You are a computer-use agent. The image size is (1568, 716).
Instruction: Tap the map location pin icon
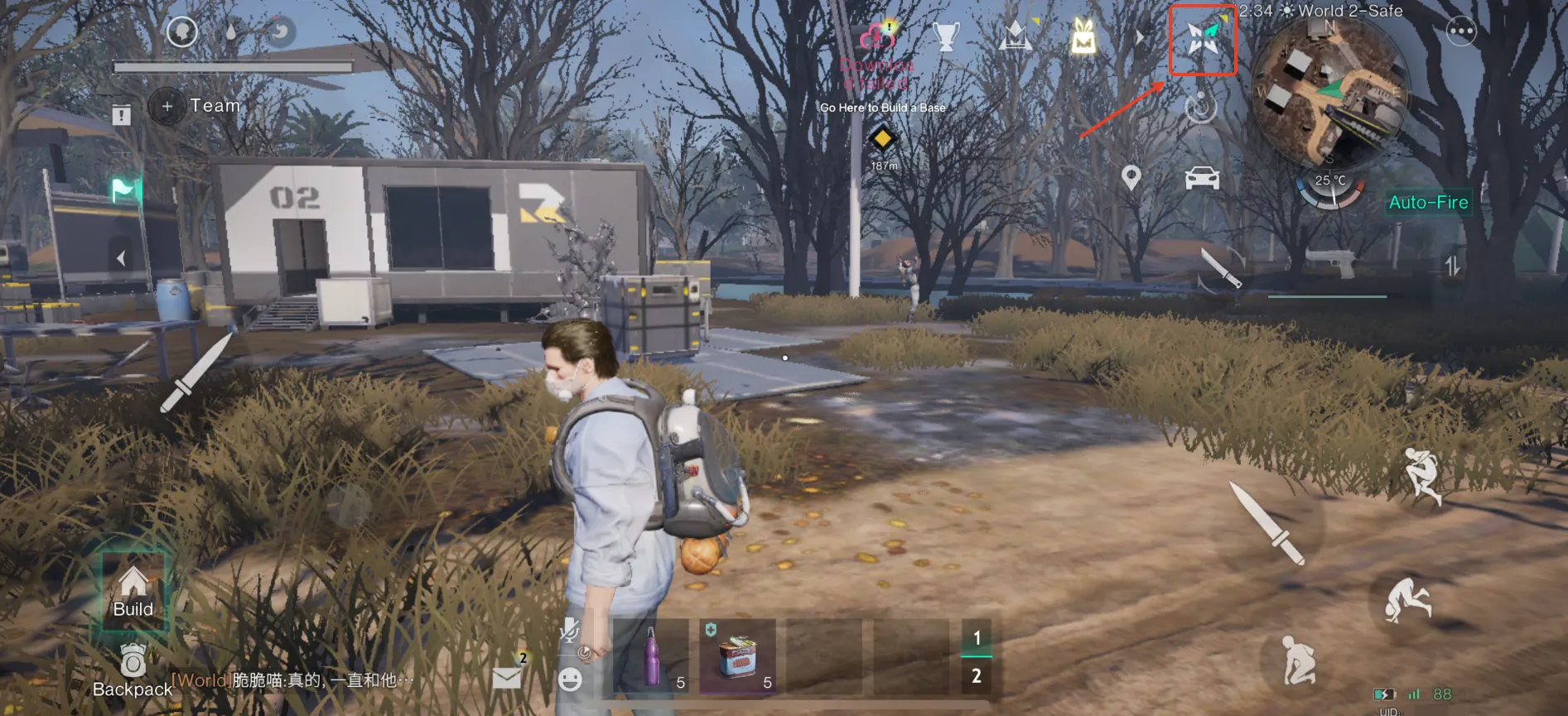[1131, 177]
